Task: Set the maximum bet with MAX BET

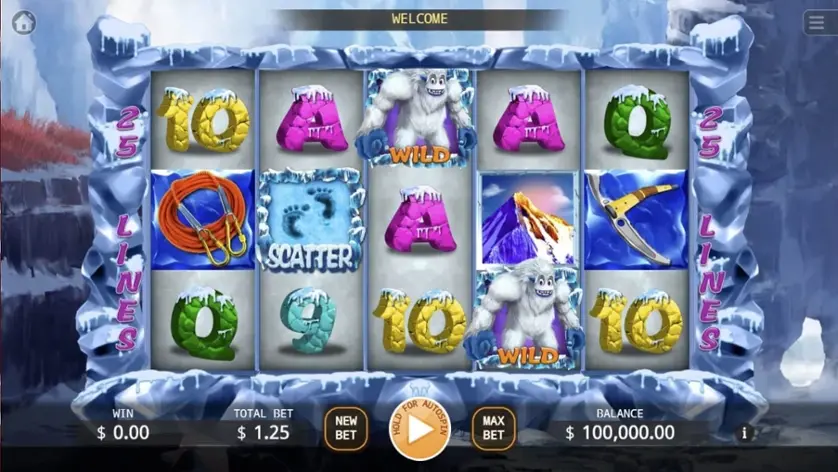Action: coord(493,428)
